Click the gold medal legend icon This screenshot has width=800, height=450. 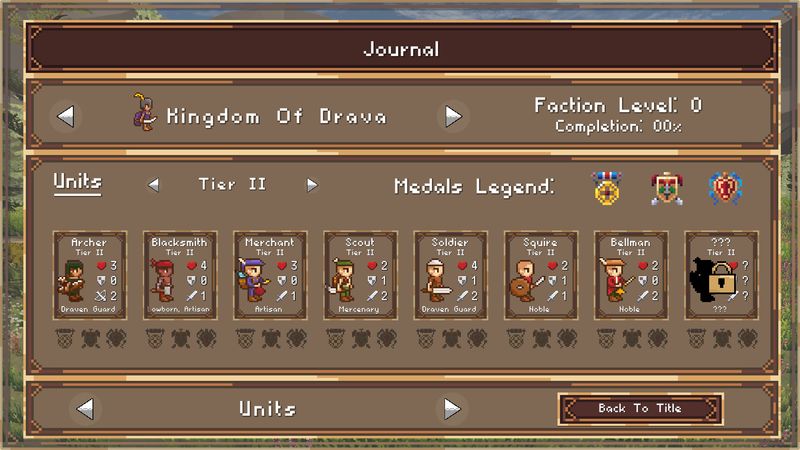click(x=606, y=188)
